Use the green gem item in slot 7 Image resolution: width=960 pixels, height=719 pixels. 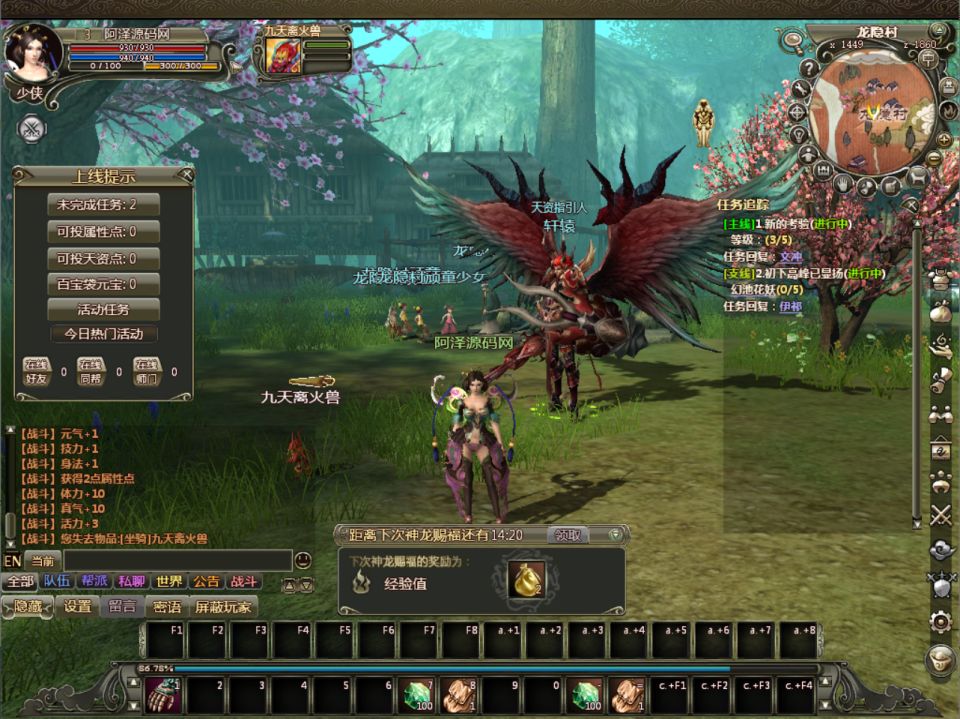tap(416, 694)
